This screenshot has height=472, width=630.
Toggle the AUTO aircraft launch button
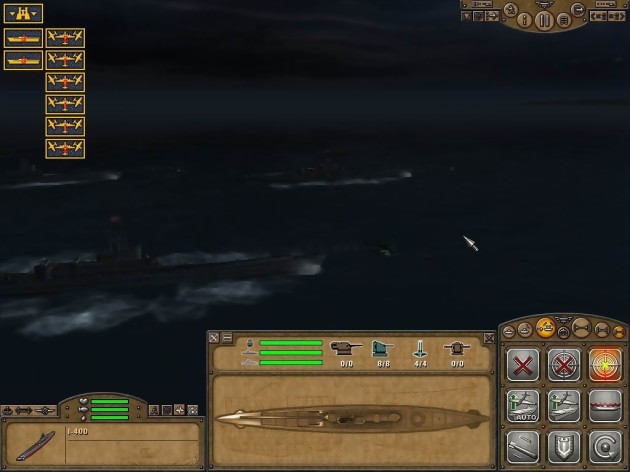click(x=523, y=406)
